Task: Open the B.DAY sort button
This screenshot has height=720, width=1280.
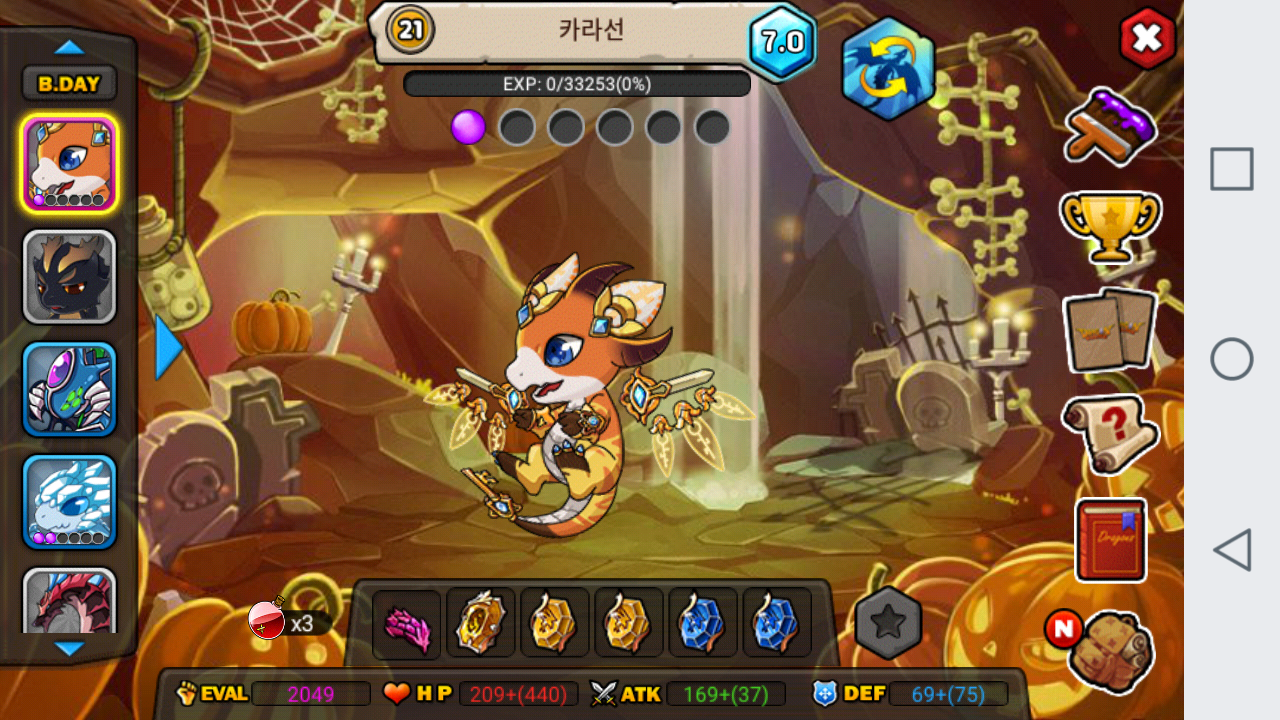Action: (x=69, y=84)
